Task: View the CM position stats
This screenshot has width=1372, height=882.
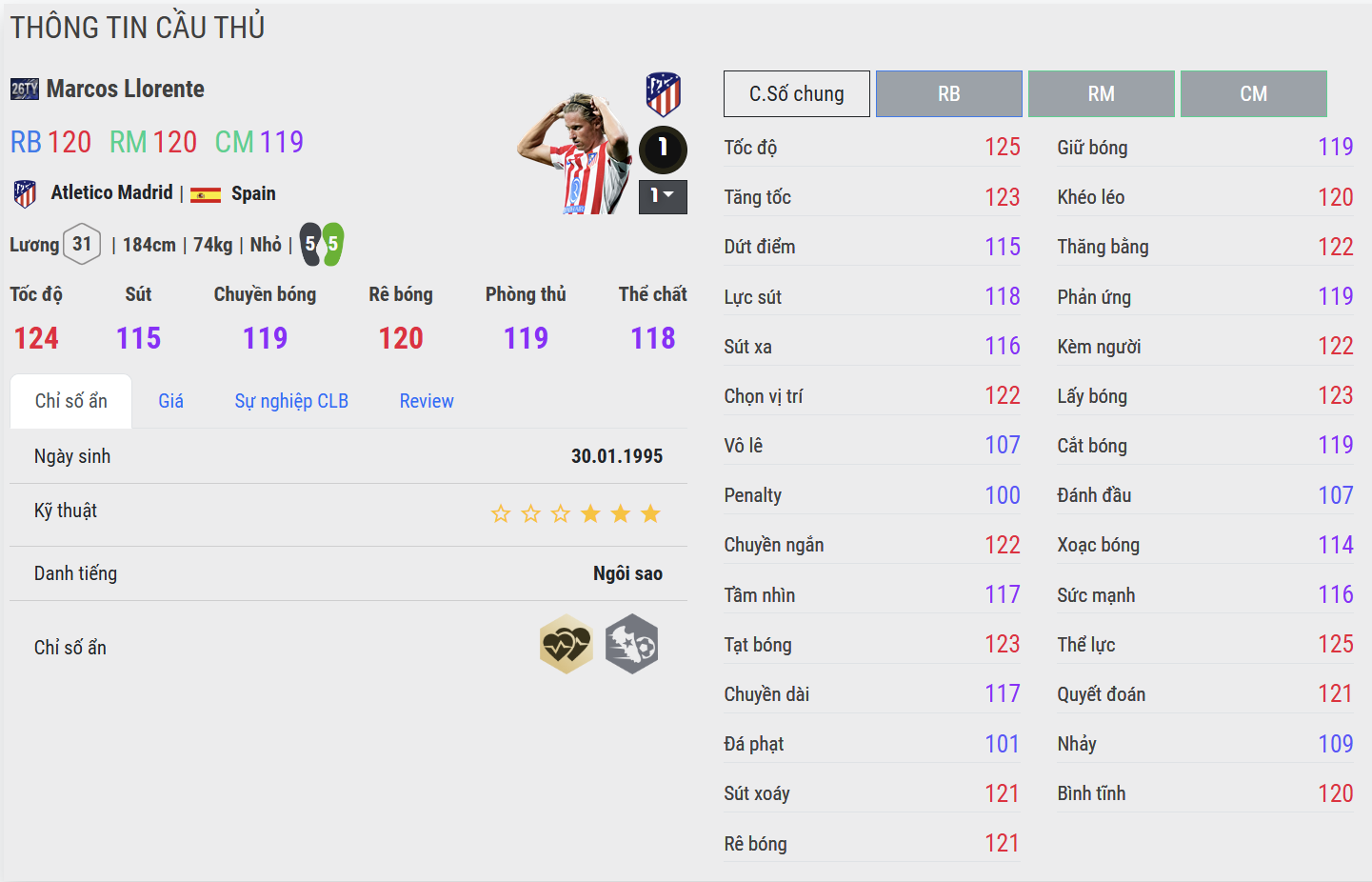Action: (x=1253, y=94)
